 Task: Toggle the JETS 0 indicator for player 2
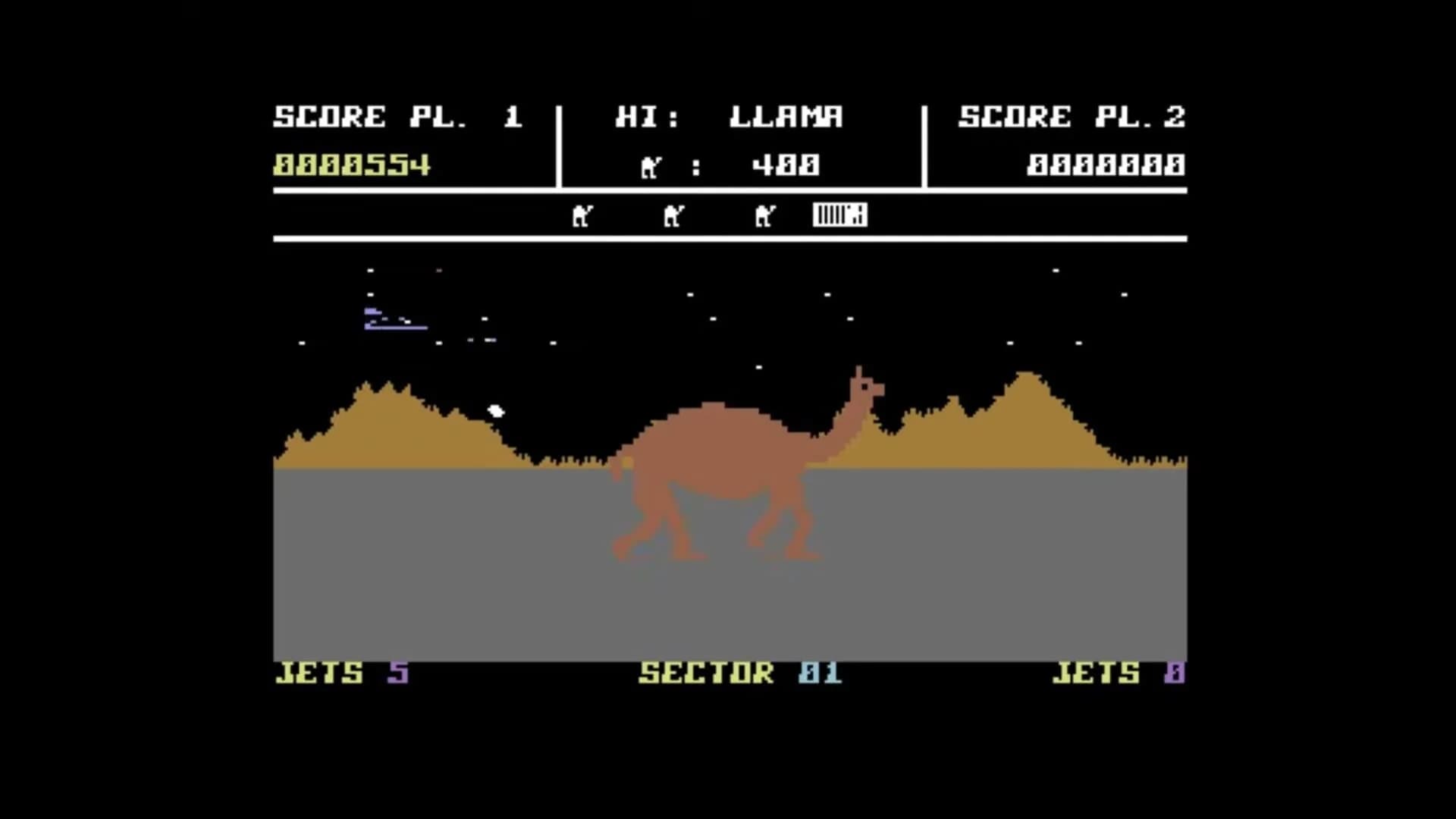tap(1115, 673)
